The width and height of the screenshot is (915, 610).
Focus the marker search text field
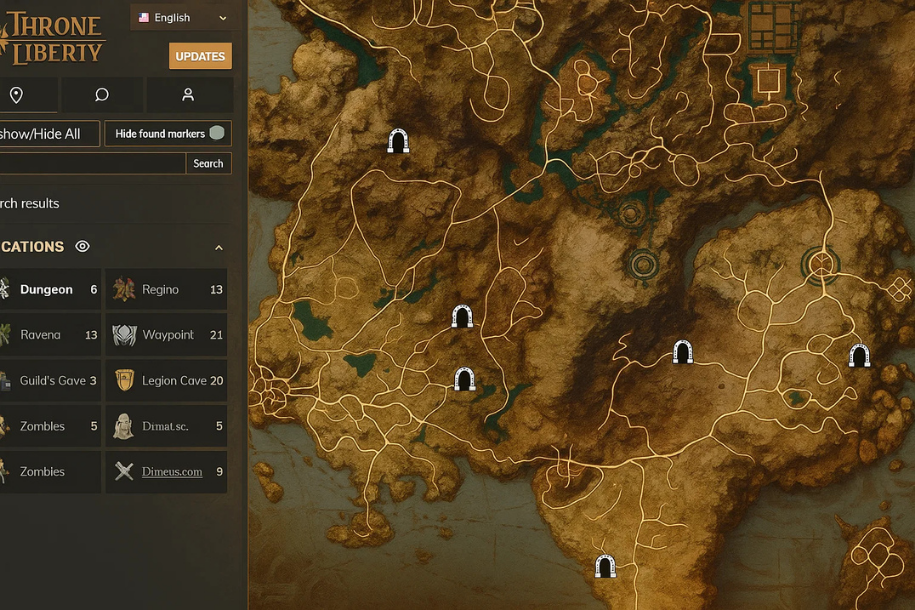[x=90, y=163]
